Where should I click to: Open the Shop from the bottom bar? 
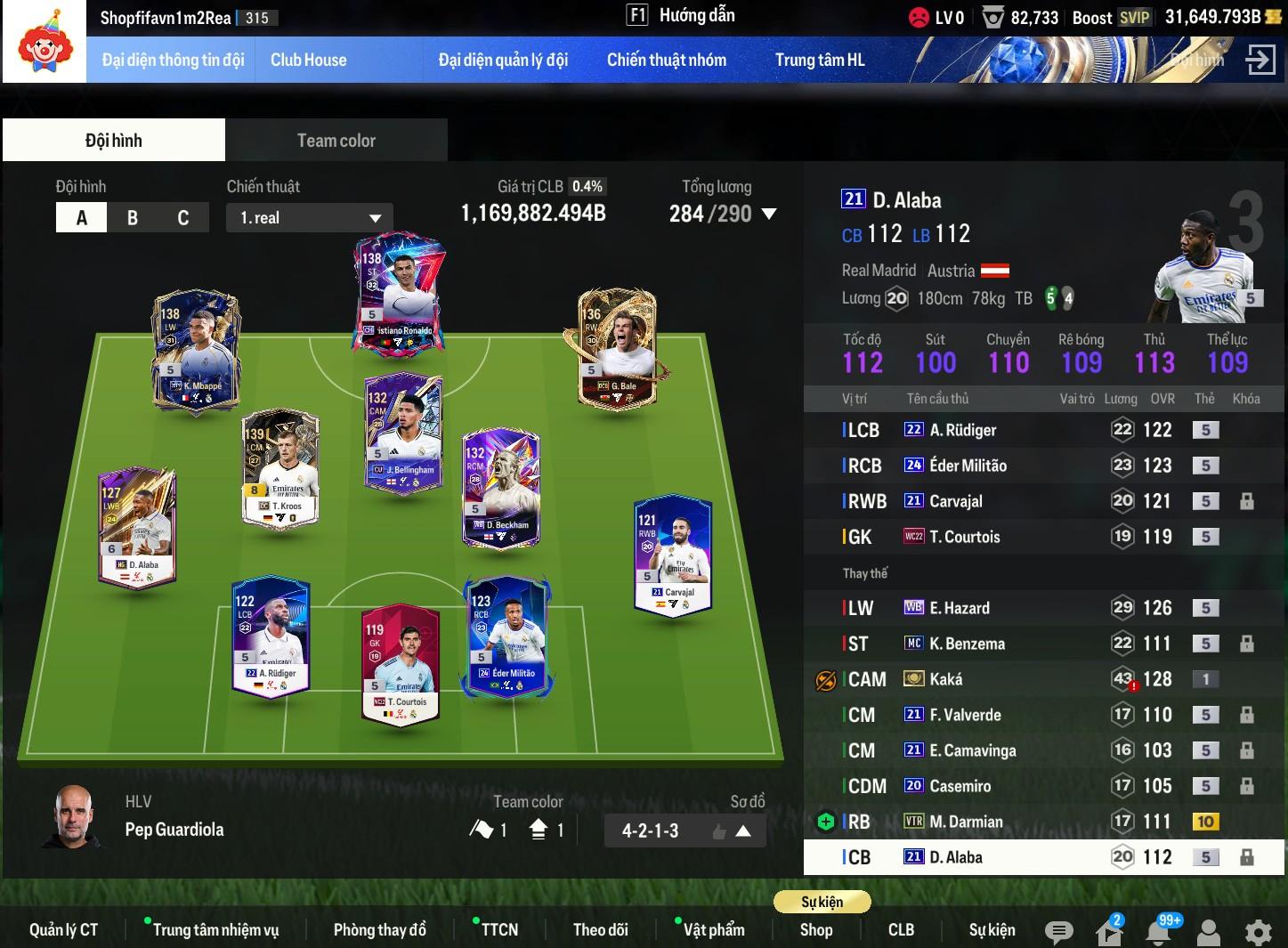coord(815,930)
